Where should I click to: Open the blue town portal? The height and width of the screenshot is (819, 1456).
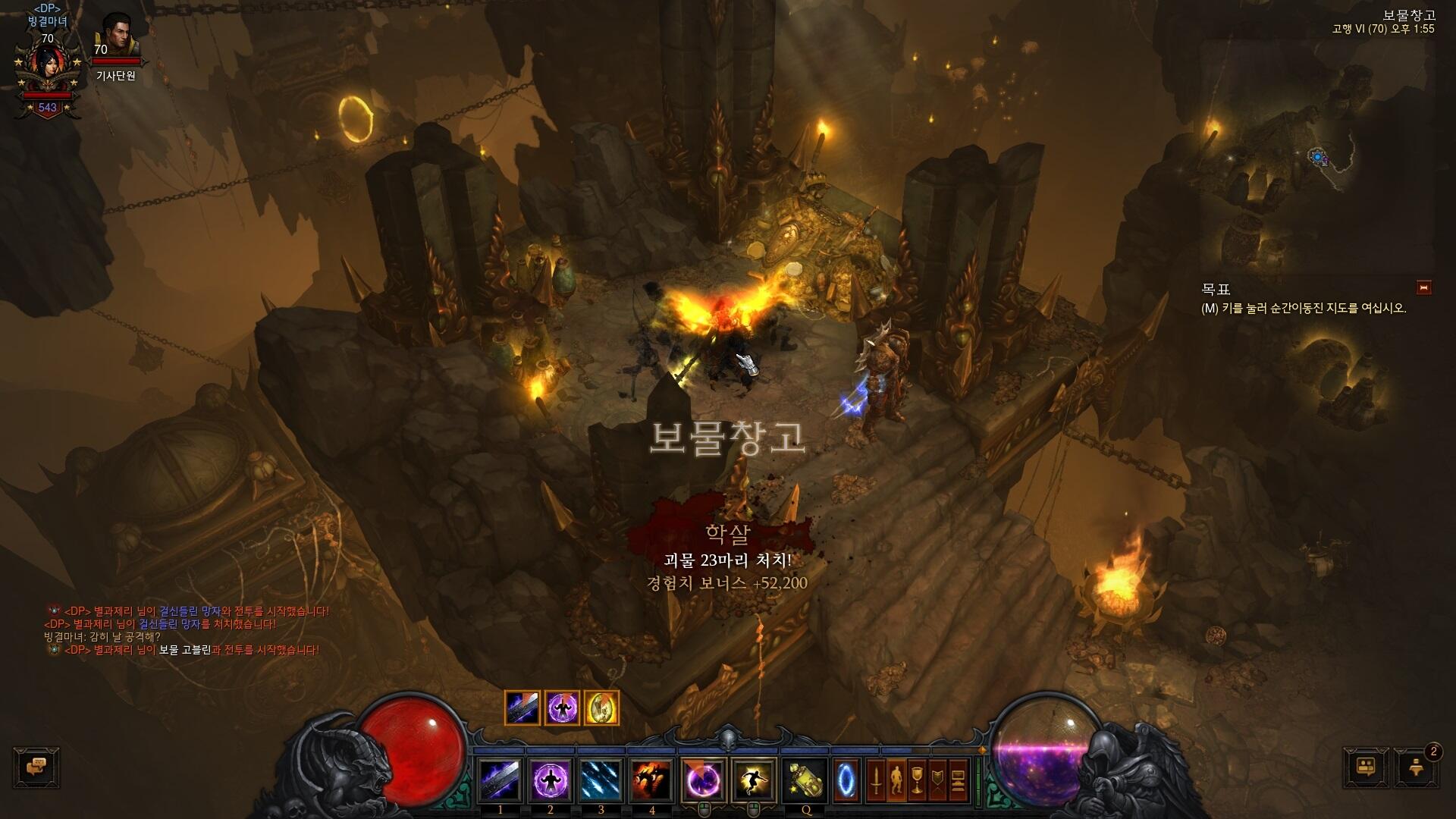pos(846,780)
